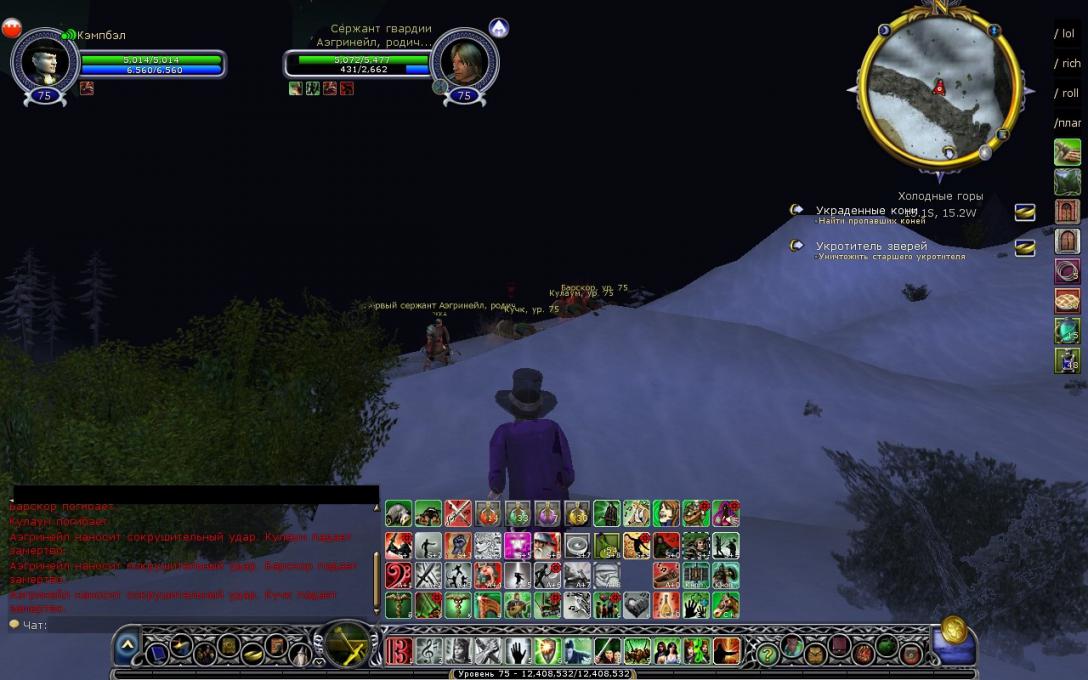The height and width of the screenshot is (680, 1088).
Task: Select the Украденные кони quest tracker entry
Action: coord(866,211)
